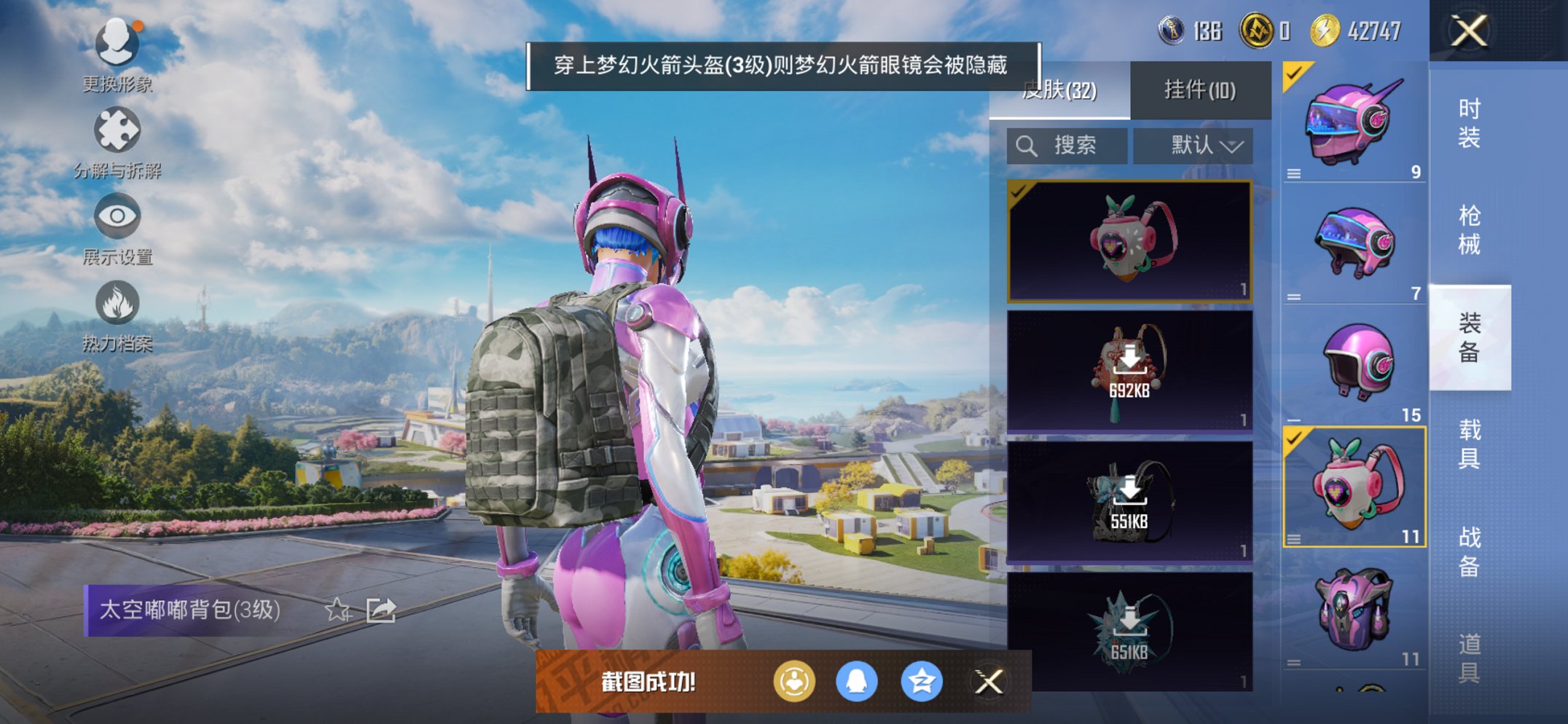Click the 搜索 search button
Viewport: 1568px width, 724px height.
click(1067, 145)
